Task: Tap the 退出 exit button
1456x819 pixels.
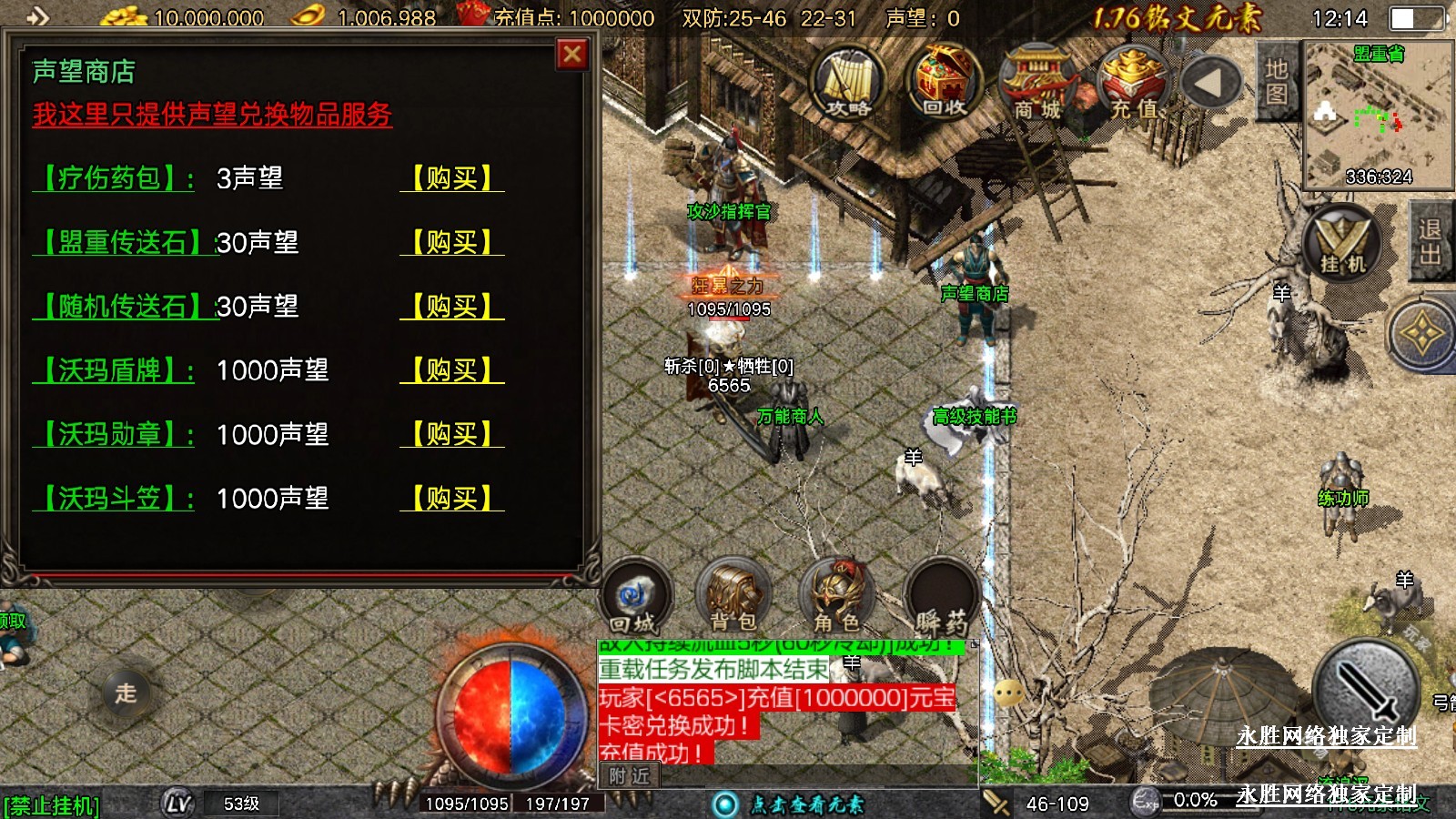Action: pyautogui.click(x=1430, y=242)
